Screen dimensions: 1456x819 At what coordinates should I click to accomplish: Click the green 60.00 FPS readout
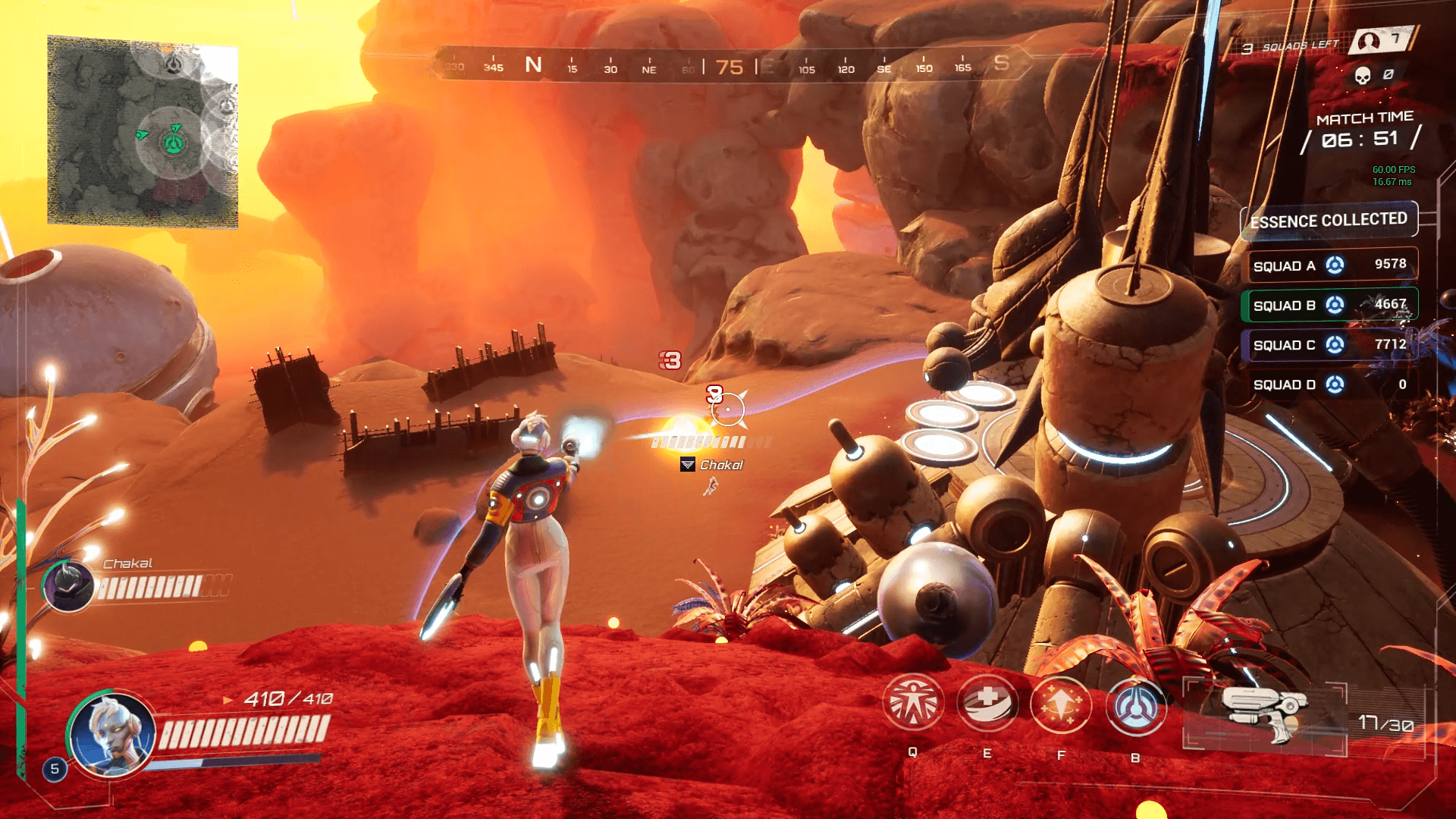(1393, 170)
